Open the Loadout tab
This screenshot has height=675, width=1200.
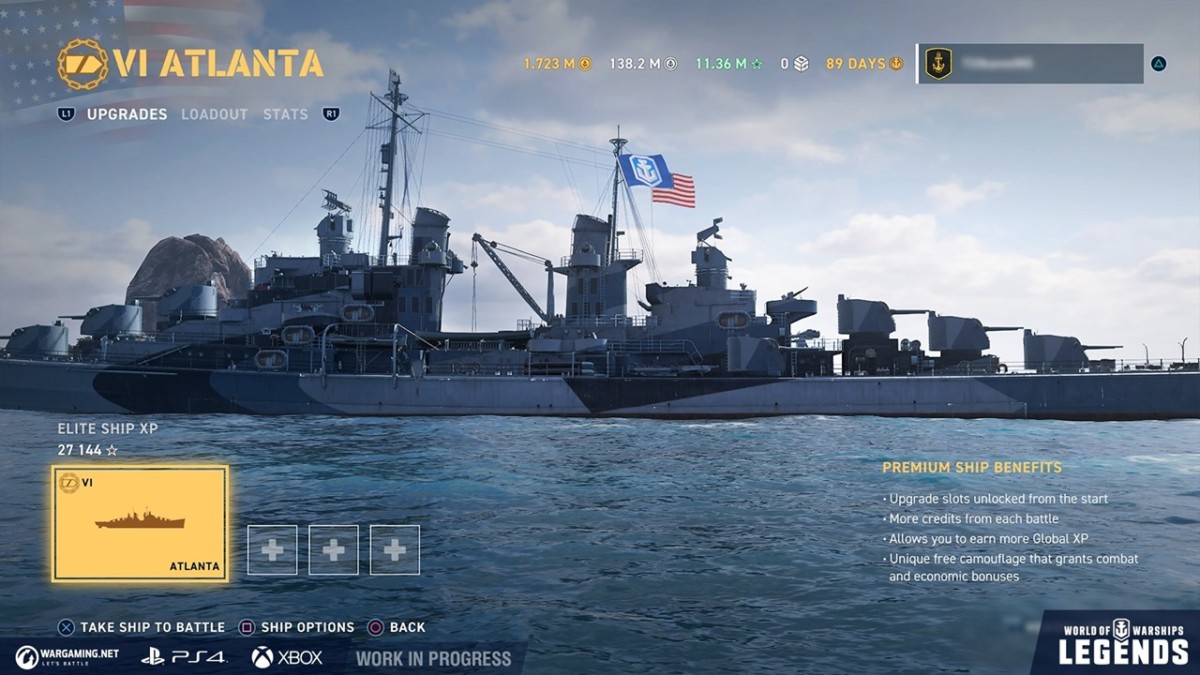click(x=214, y=114)
